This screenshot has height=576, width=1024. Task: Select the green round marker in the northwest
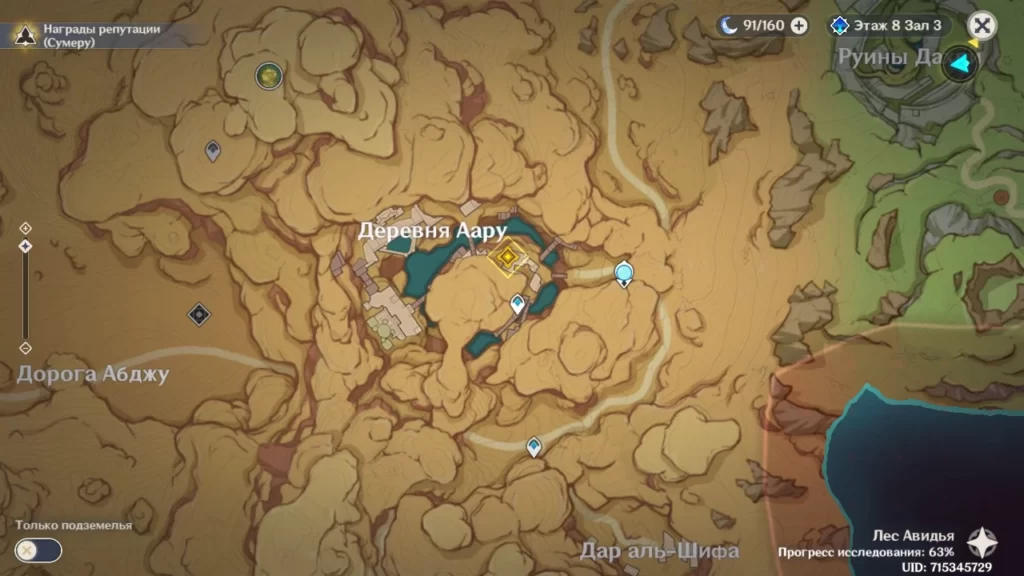coord(267,74)
